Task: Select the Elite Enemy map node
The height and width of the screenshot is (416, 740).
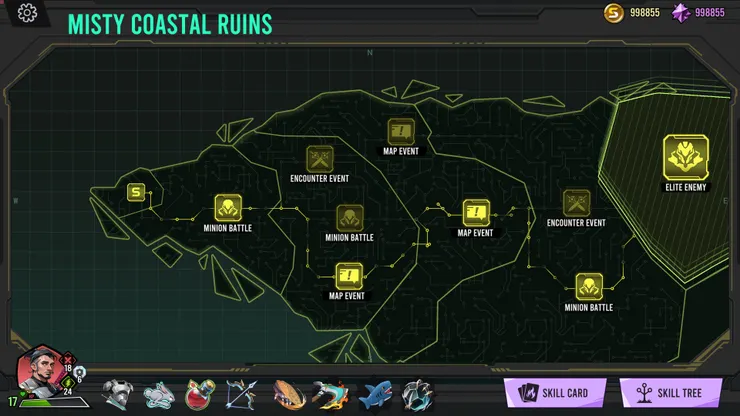Action: 685,158
